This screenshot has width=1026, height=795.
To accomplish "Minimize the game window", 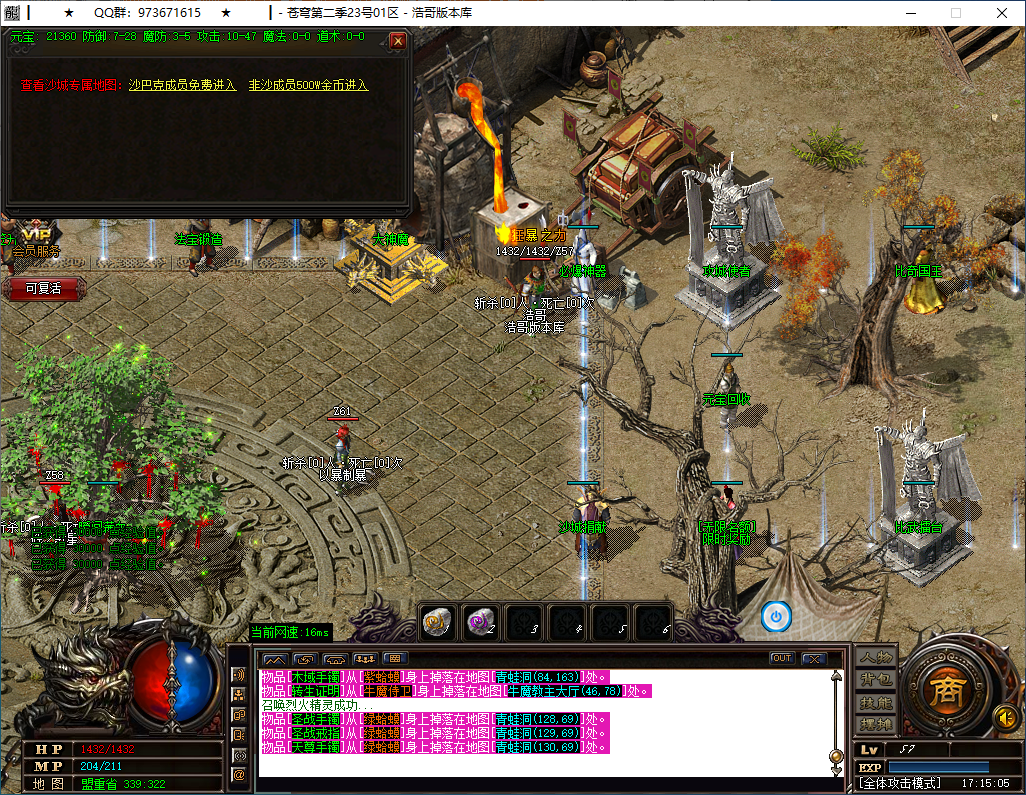I will (910, 13).
